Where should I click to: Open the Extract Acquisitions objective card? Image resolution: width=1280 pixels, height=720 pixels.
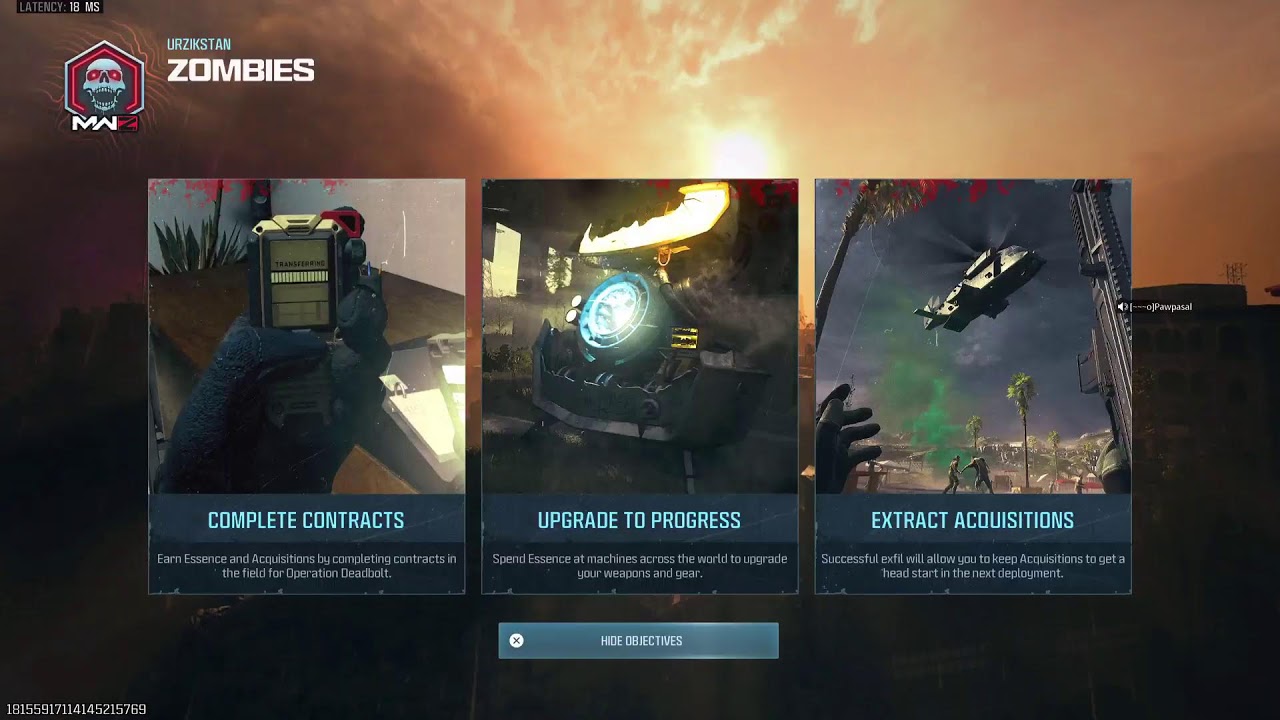point(972,386)
